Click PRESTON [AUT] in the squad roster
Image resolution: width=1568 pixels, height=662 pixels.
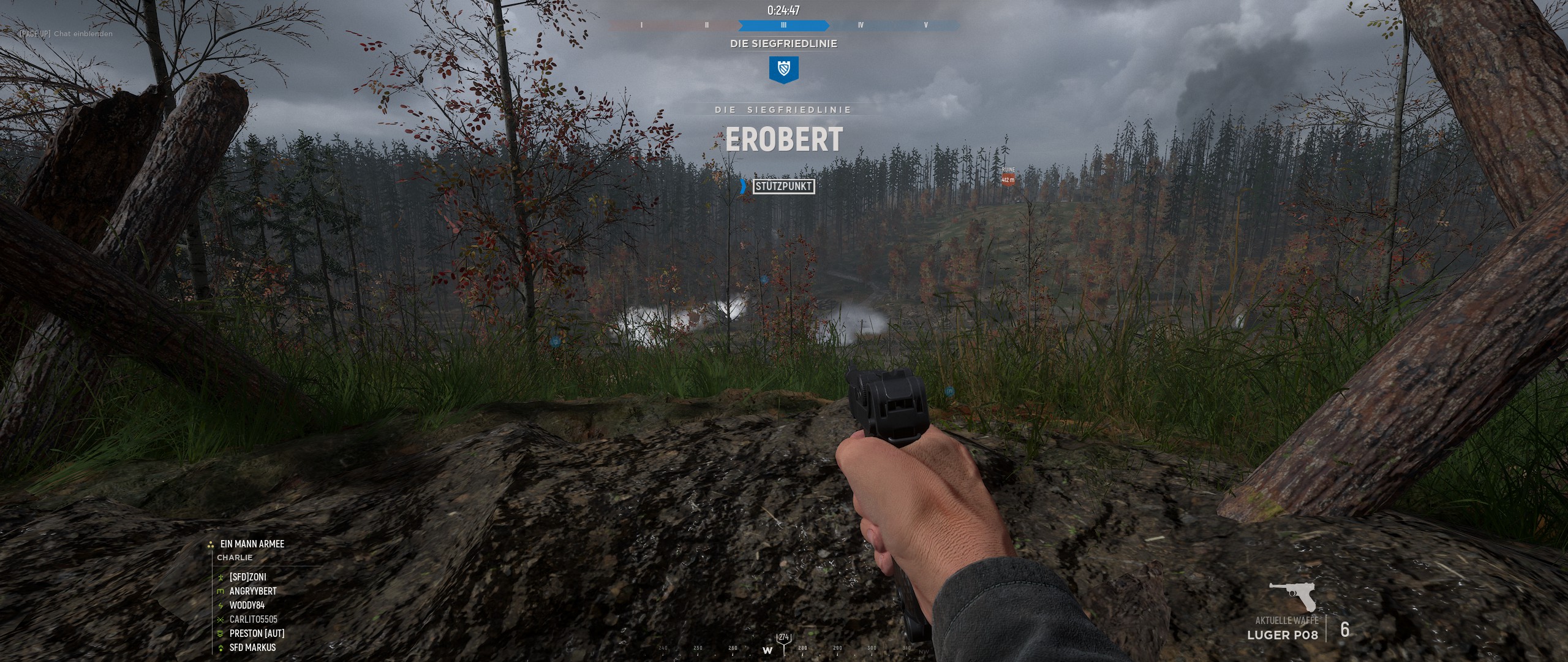pyautogui.click(x=257, y=633)
